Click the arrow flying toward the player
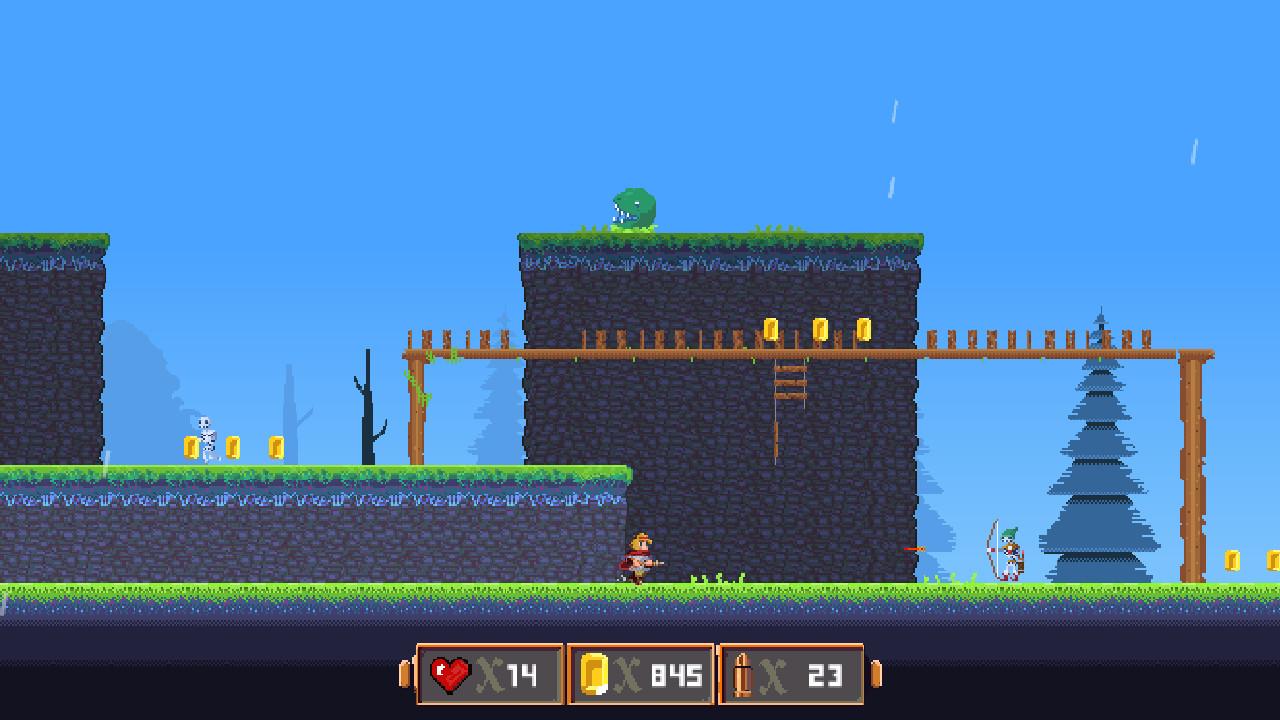The width and height of the screenshot is (1280, 720). click(915, 547)
